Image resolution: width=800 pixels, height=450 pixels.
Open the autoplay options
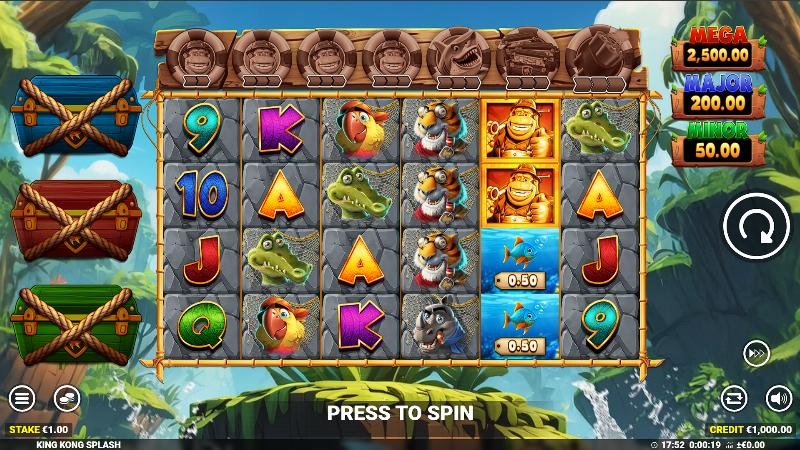point(734,398)
